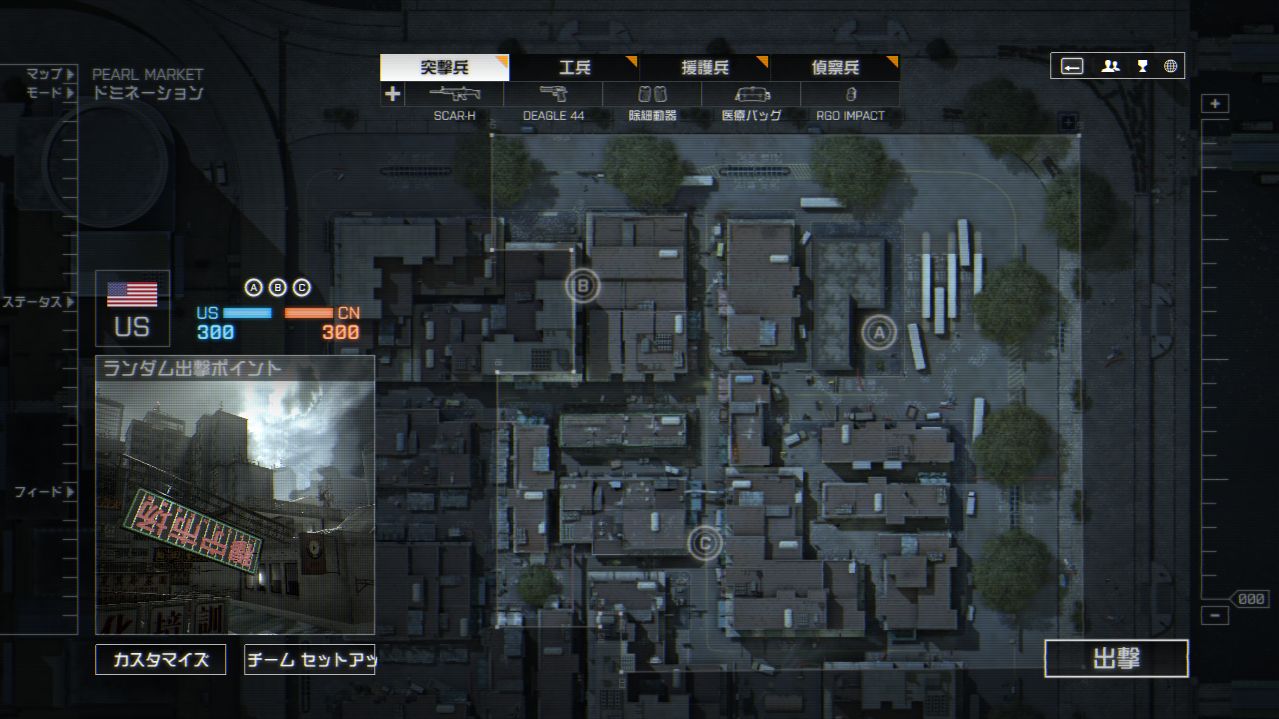Click the DEAGLE 44 sidearm slot
This screenshot has height=719, width=1279.
click(553, 95)
